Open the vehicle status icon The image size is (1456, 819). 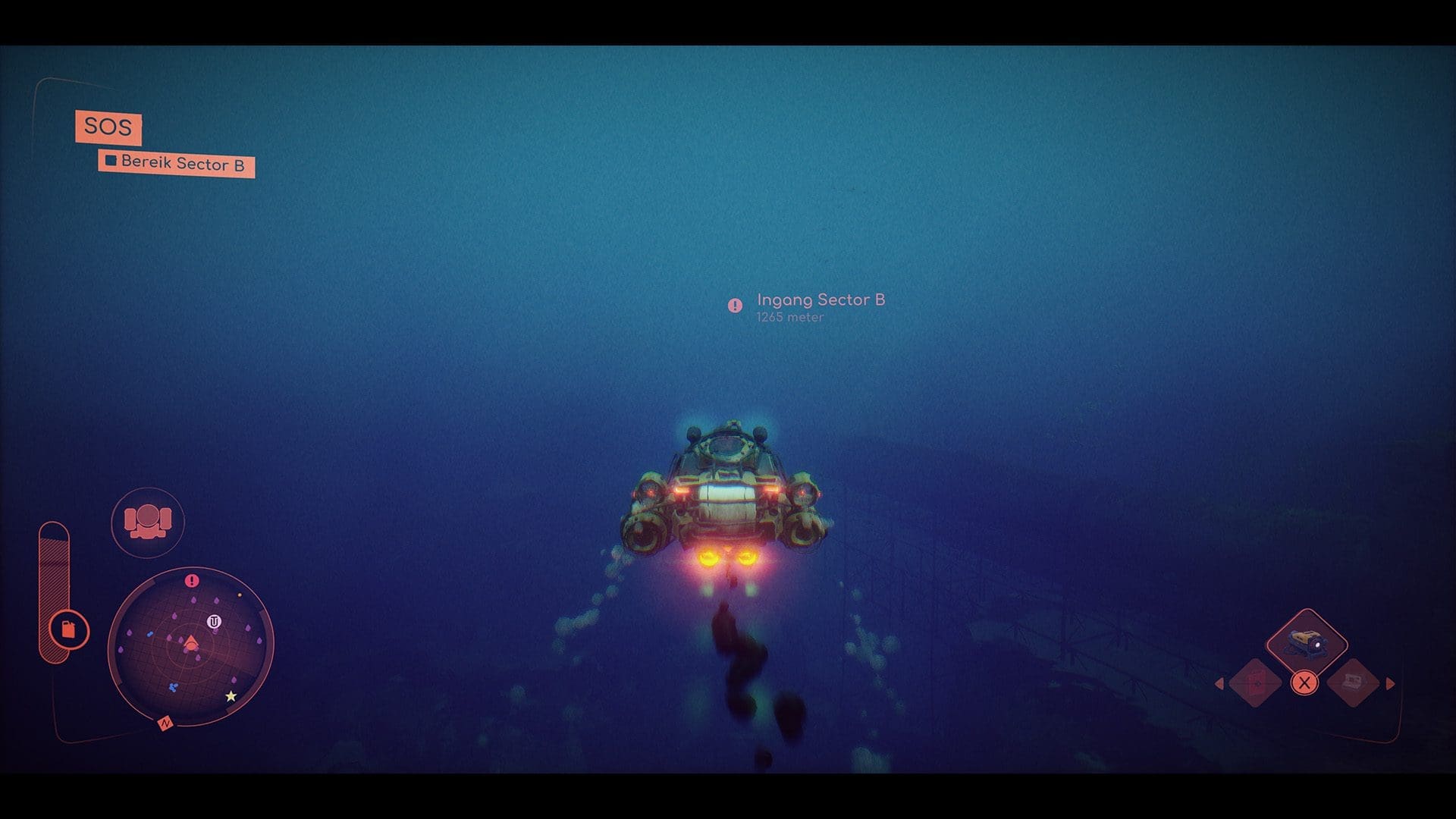148,522
